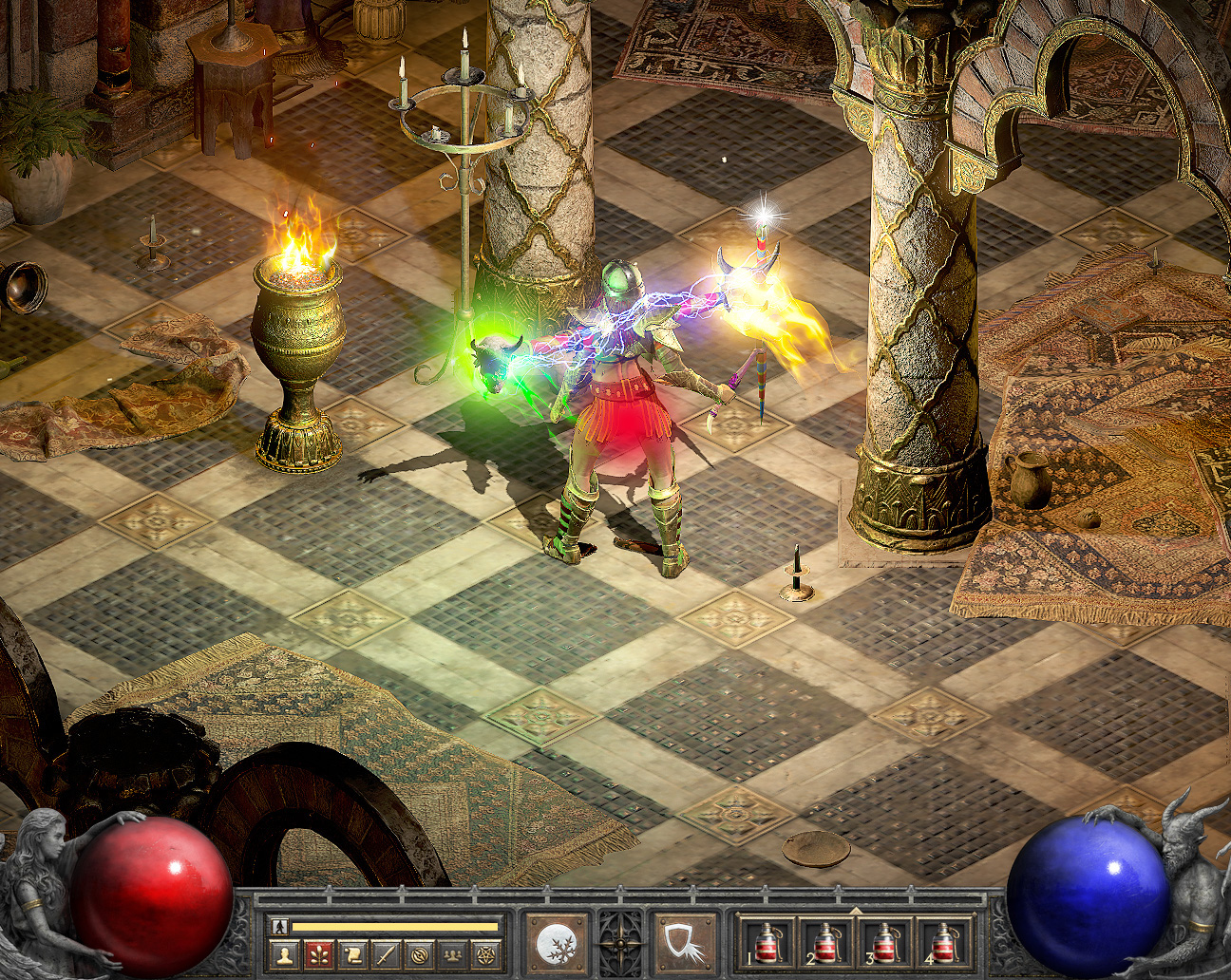Open the inventory sword button
The image size is (1231, 980).
point(384,952)
